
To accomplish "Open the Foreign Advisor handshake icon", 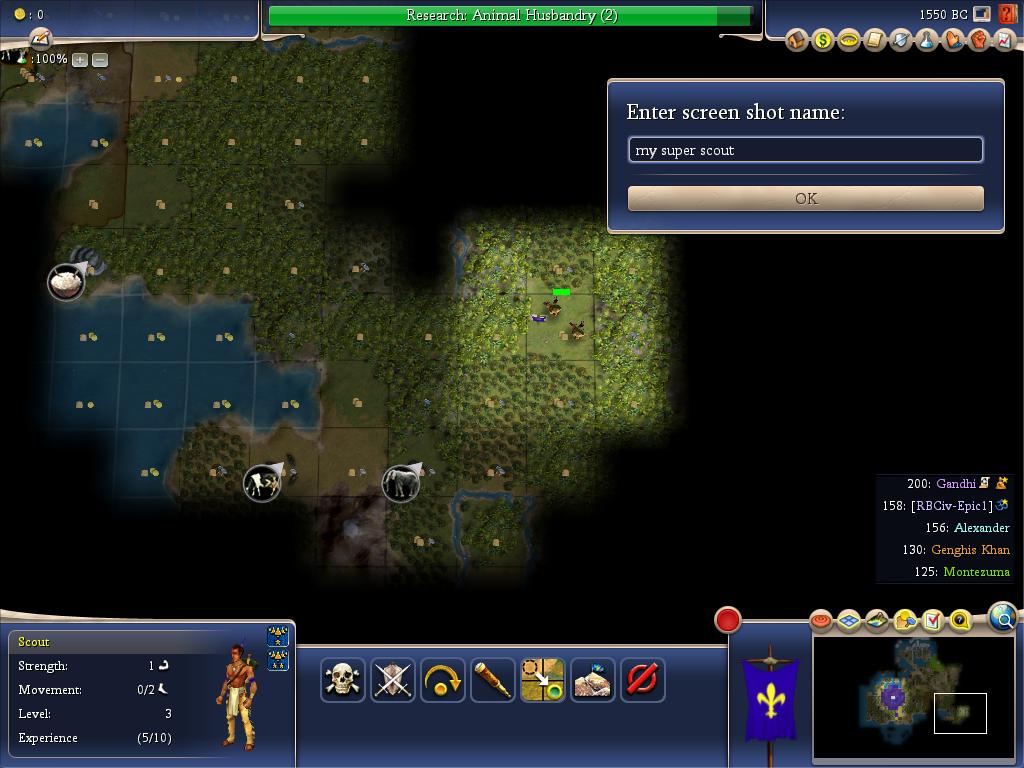I will 953,40.
